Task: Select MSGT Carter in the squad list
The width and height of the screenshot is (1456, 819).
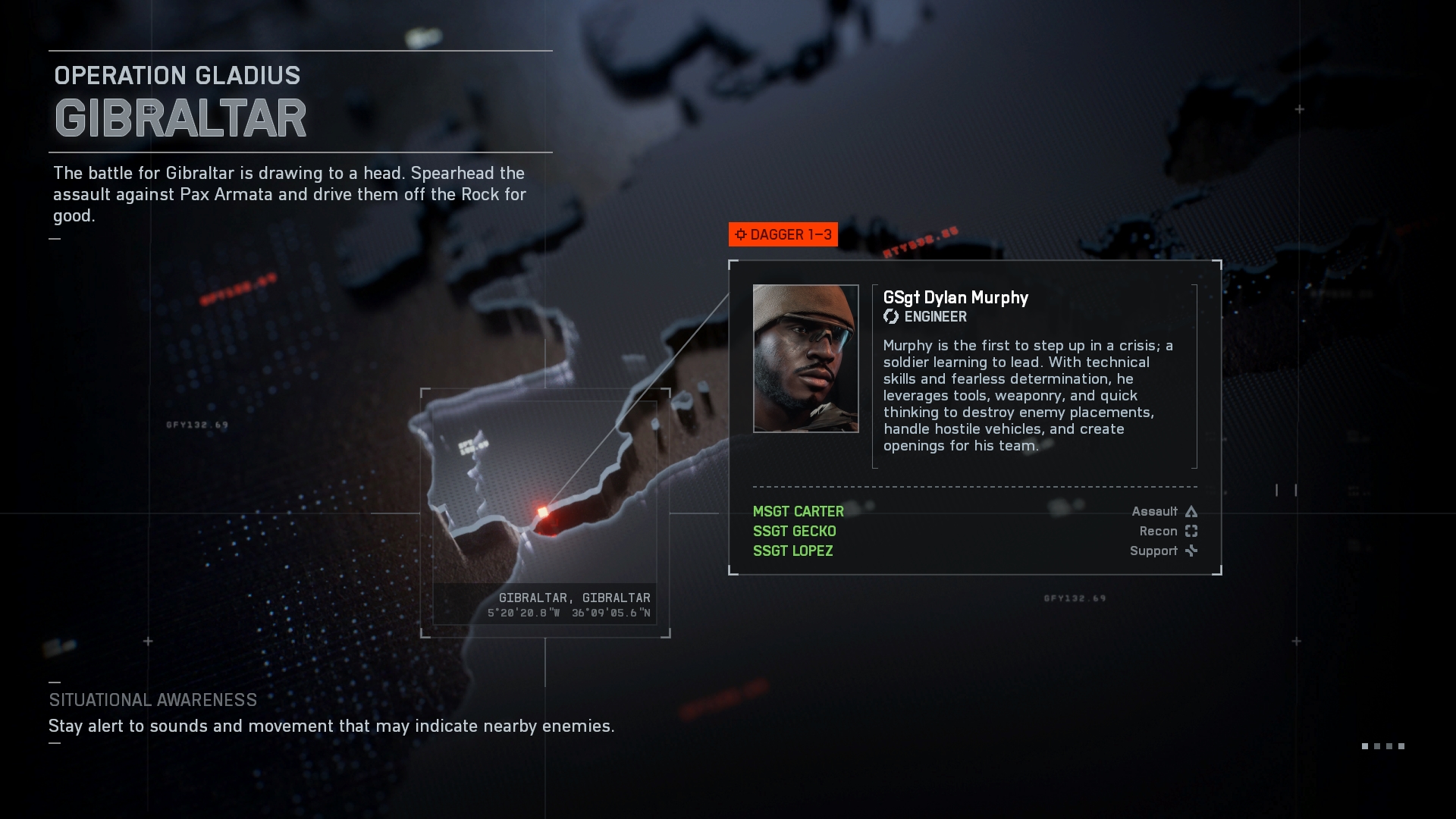Action: click(x=798, y=512)
